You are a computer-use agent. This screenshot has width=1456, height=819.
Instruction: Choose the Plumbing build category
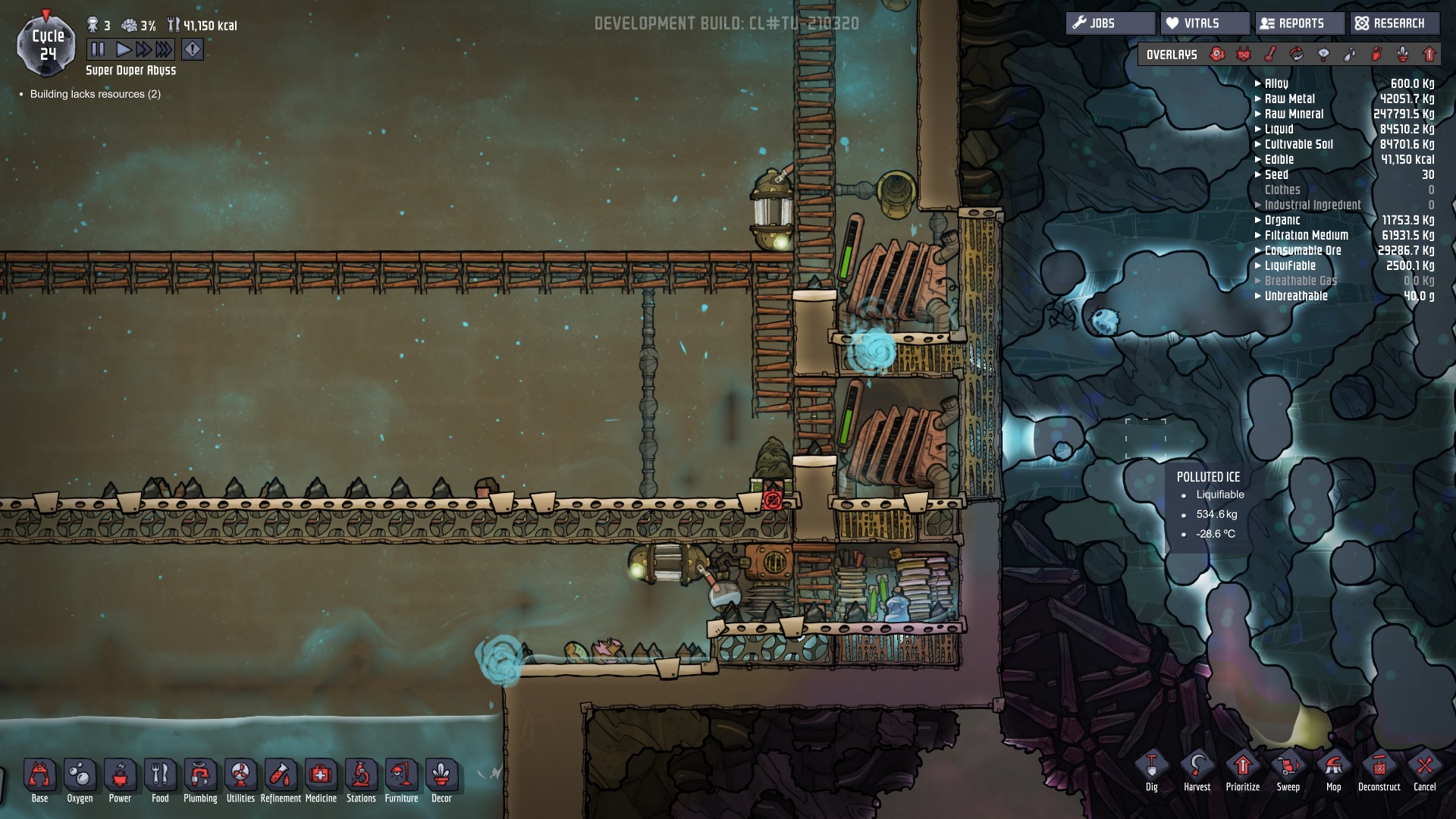click(200, 780)
